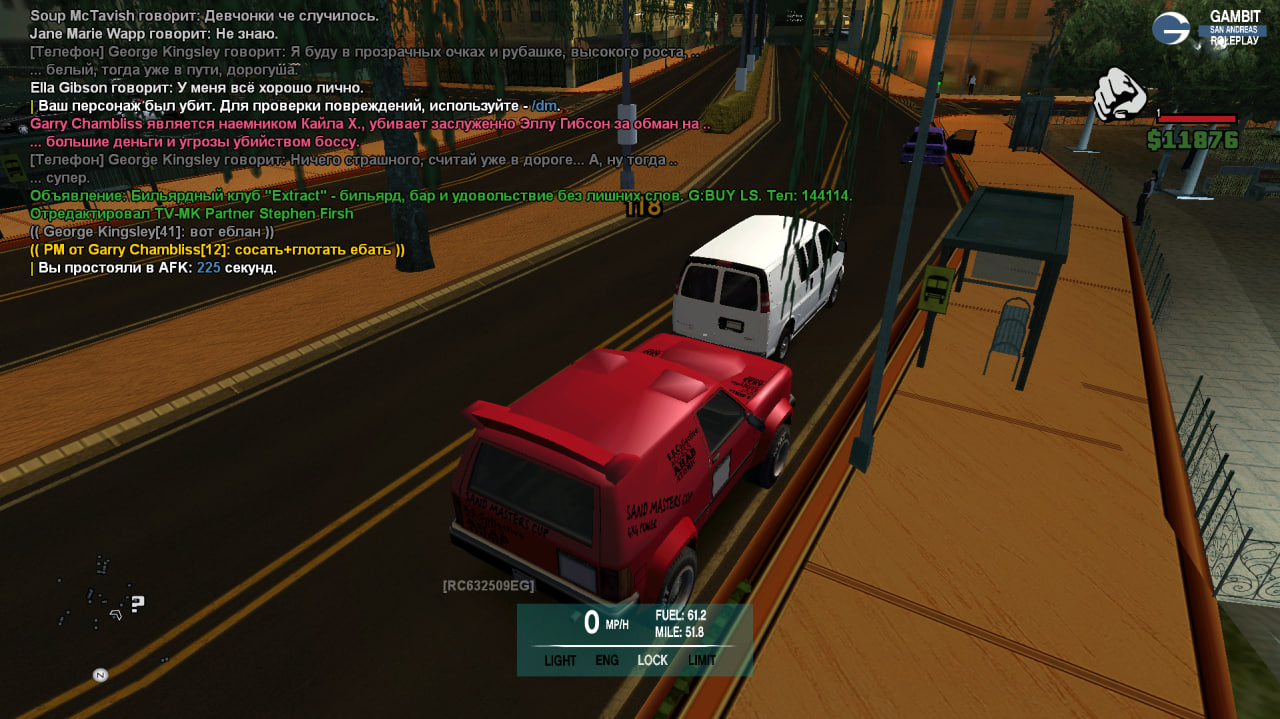
Task: Click the question mark marker on the radar
Action: pos(138,603)
